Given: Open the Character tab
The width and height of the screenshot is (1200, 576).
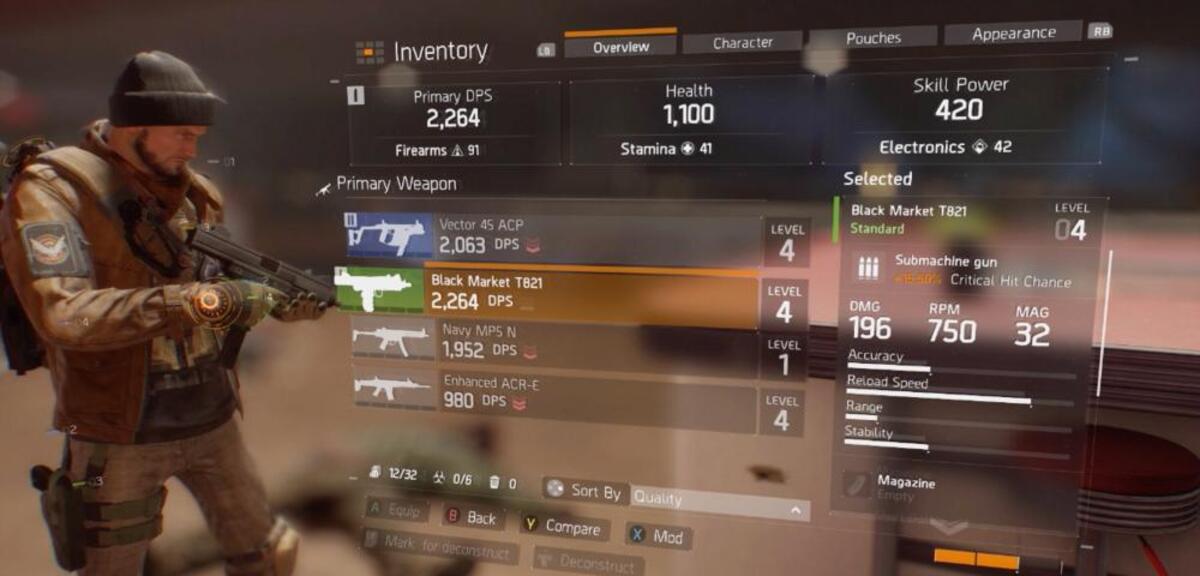Looking at the screenshot, I should pos(742,42).
